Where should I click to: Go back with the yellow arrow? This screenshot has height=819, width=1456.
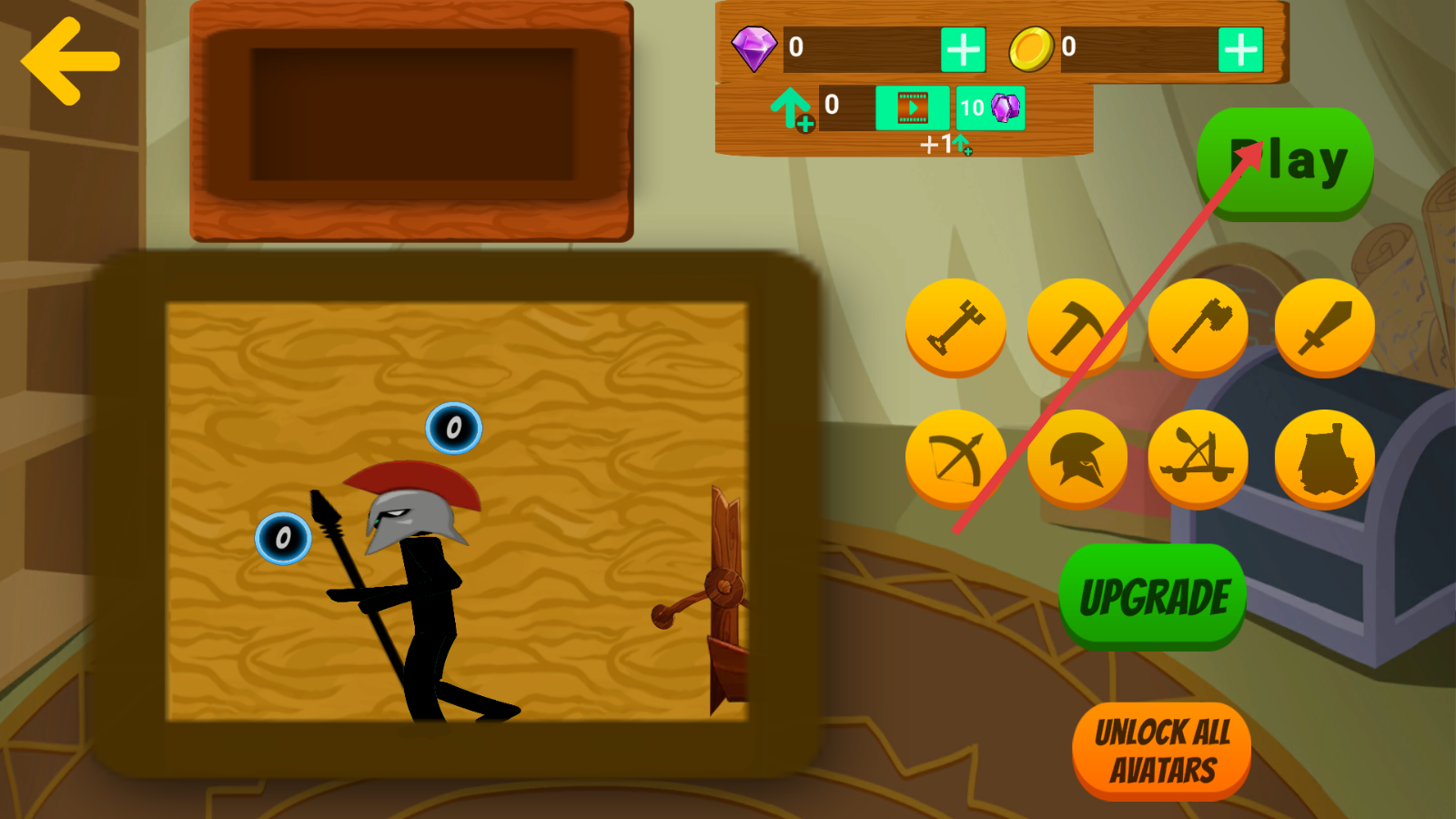pyautogui.click(x=69, y=61)
